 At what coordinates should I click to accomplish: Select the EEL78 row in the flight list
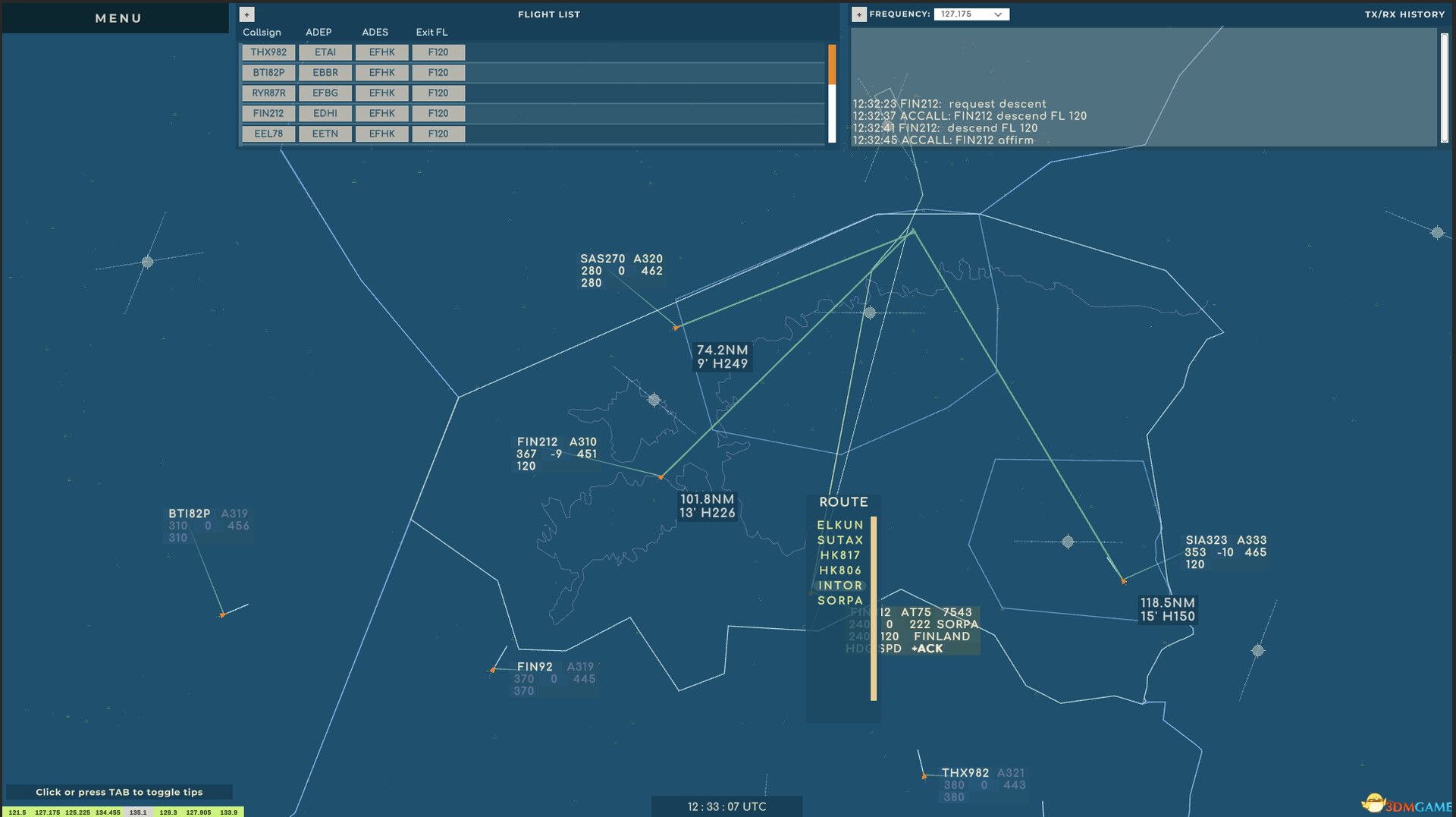point(268,134)
